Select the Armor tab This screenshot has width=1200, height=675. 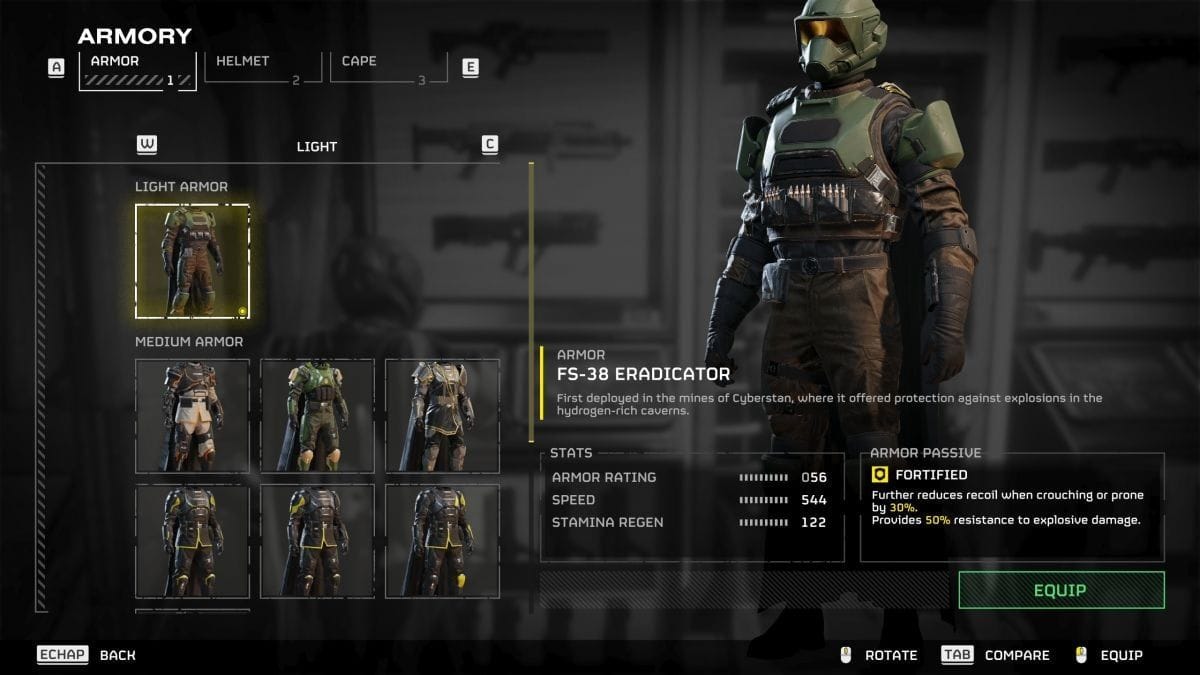click(x=137, y=67)
